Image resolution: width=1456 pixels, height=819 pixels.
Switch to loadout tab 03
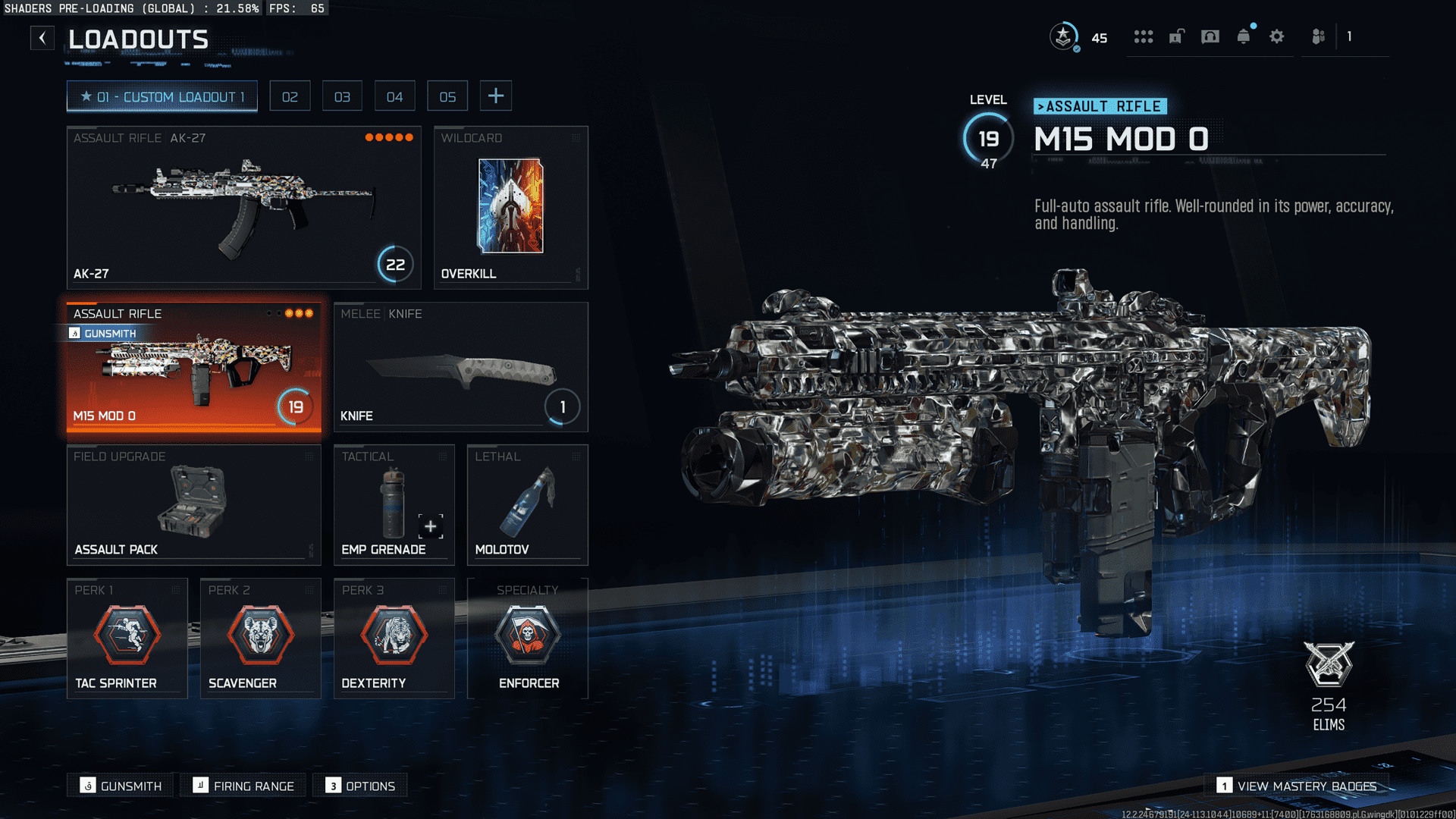click(x=342, y=96)
